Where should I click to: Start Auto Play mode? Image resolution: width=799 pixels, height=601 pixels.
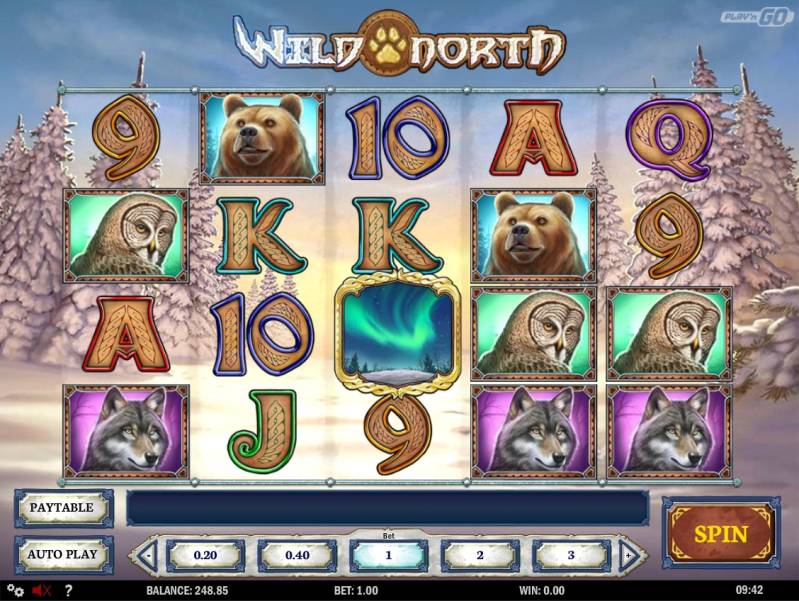click(64, 554)
